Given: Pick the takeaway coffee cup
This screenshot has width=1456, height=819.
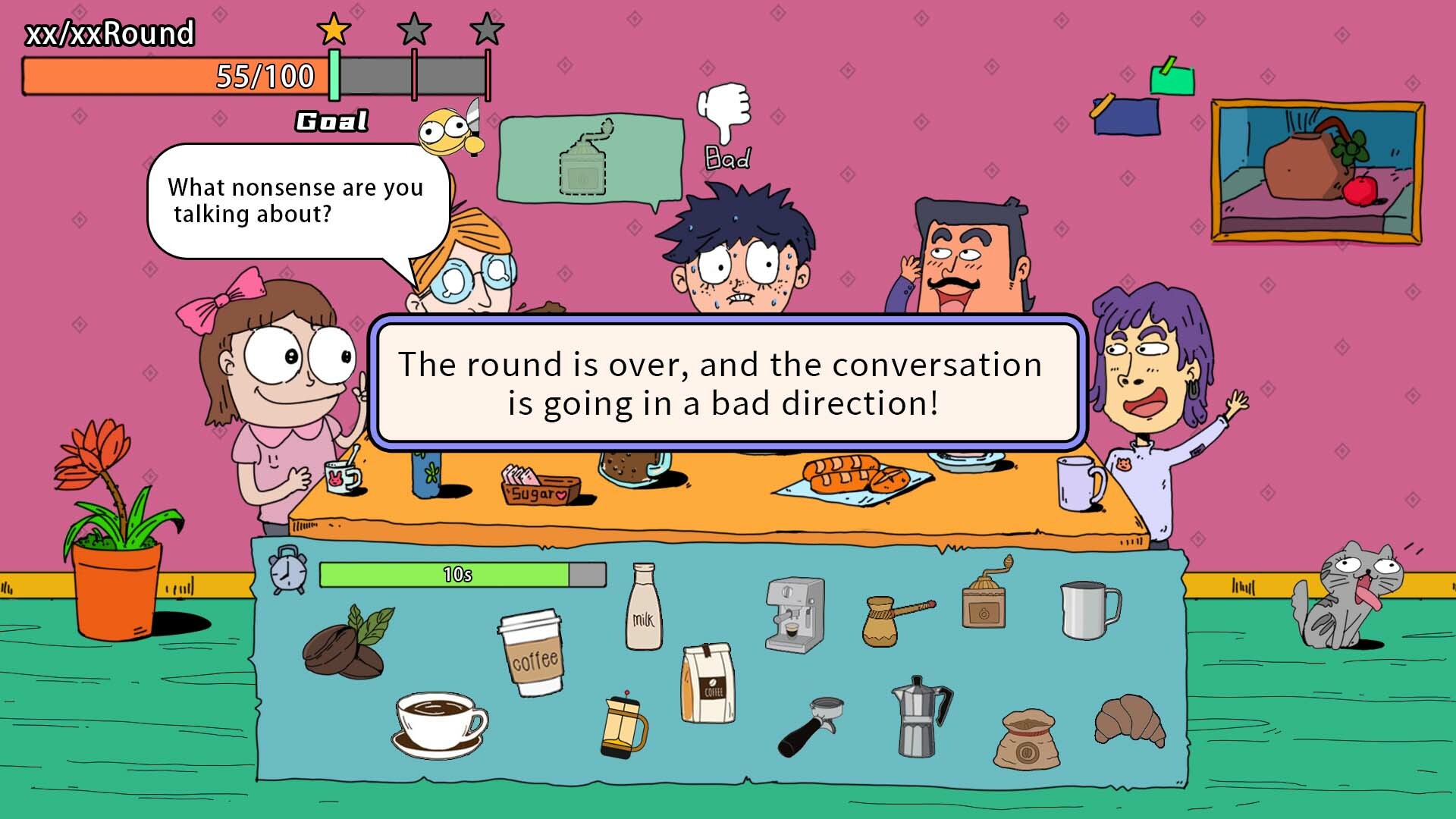Looking at the screenshot, I should coord(532,653).
